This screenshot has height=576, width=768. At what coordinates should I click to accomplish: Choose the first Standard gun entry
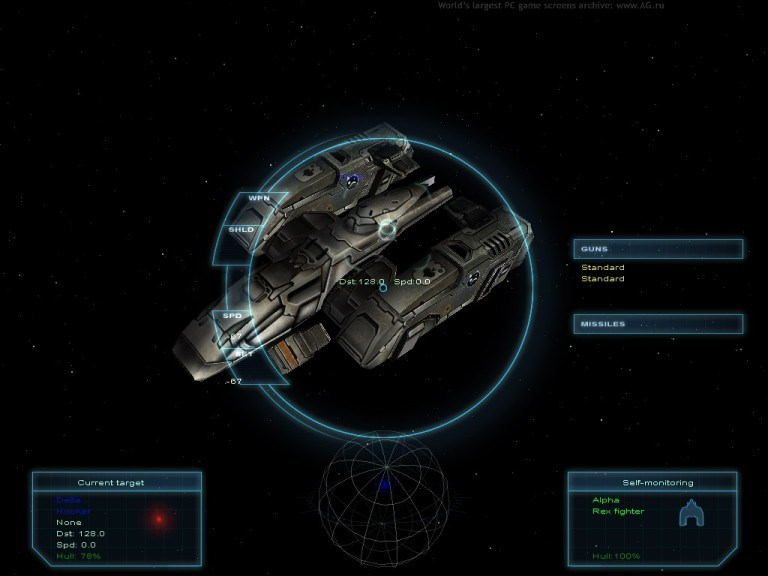point(603,268)
